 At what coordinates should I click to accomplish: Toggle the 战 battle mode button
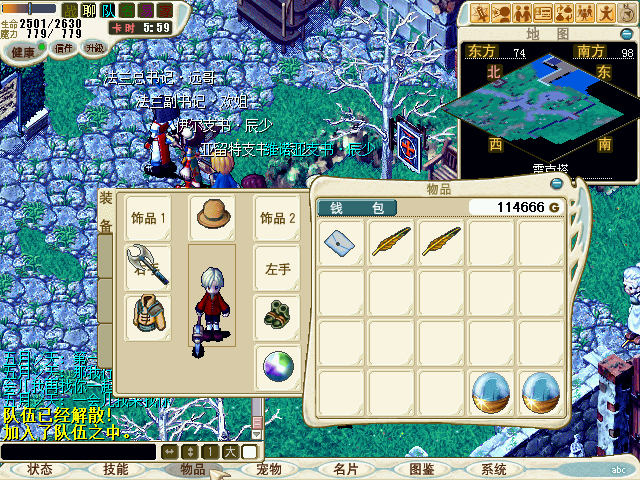(x=71, y=10)
